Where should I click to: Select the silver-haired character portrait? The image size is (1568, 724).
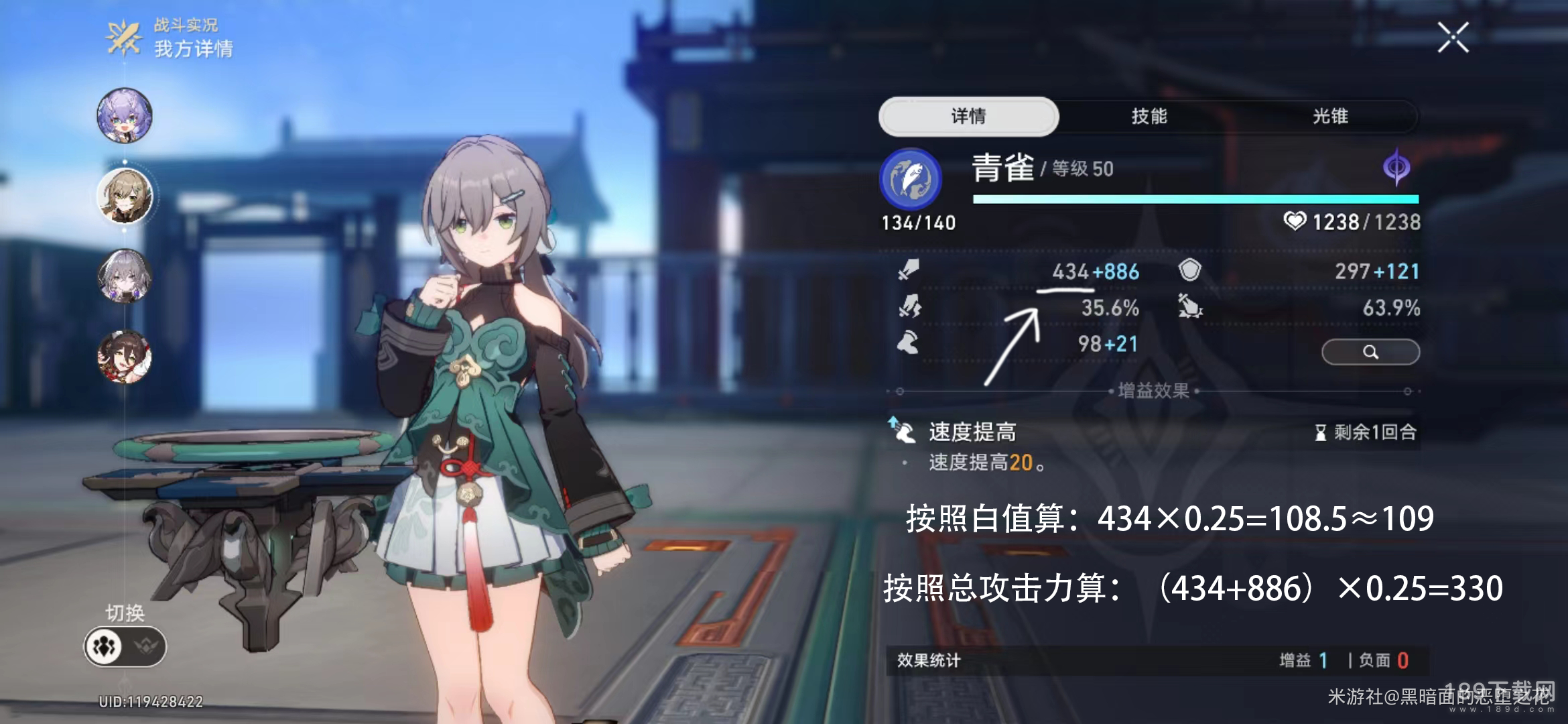pos(125,276)
